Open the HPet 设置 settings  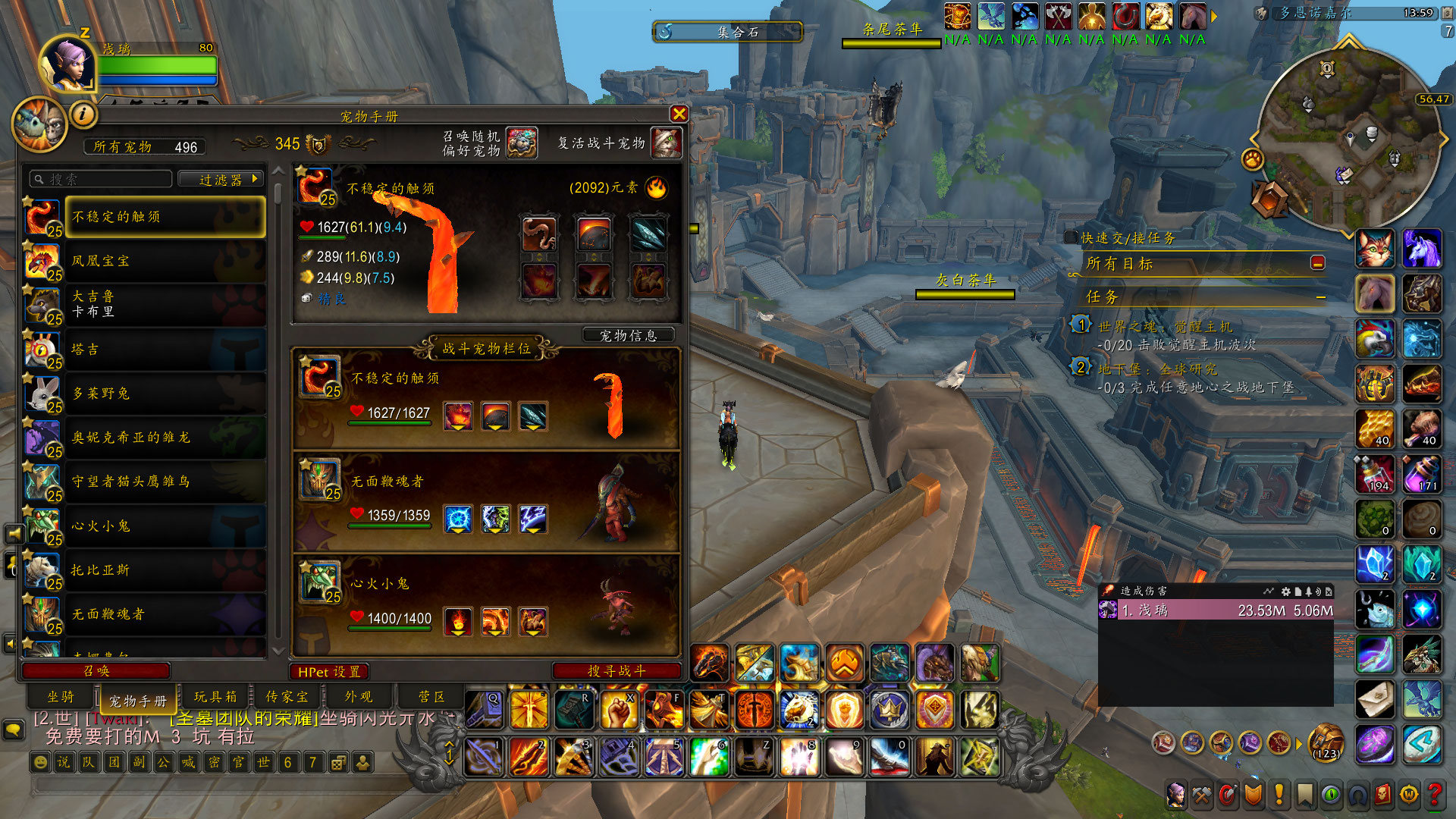(329, 672)
